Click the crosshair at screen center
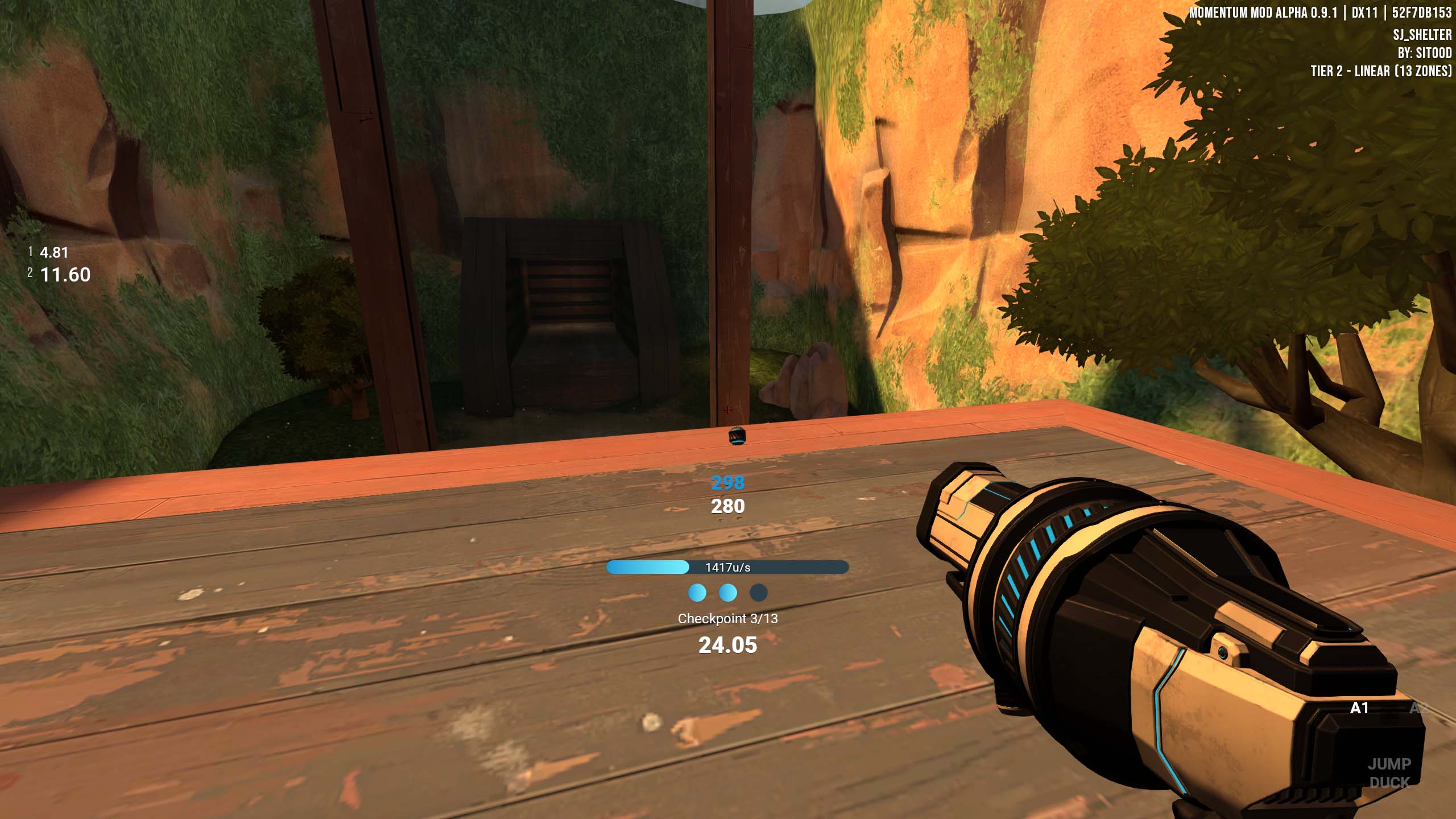The image size is (1456, 819). [728, 409]
